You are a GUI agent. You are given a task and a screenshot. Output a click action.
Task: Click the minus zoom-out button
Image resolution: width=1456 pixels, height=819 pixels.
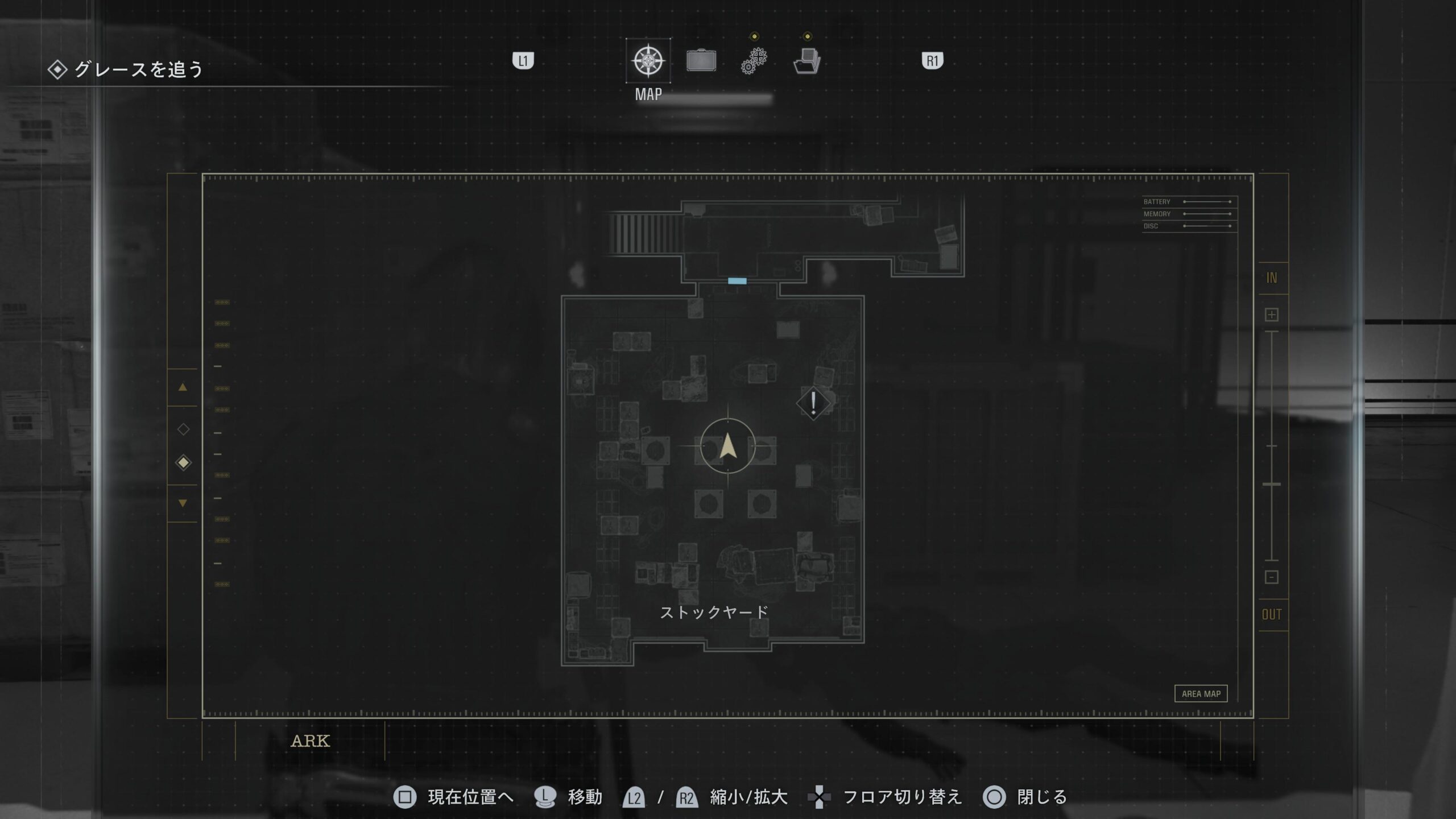[1272, 577]
